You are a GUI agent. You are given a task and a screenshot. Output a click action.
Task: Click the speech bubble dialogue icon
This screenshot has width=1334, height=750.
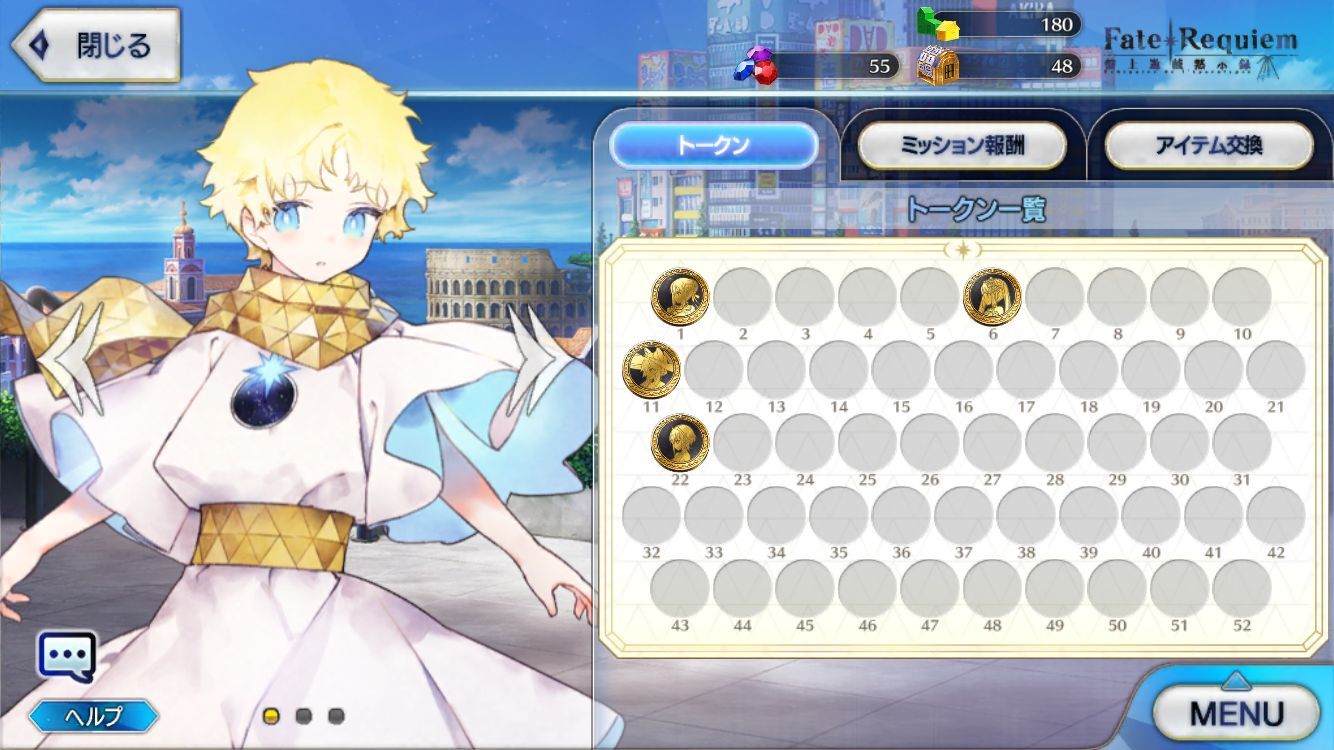67,657
